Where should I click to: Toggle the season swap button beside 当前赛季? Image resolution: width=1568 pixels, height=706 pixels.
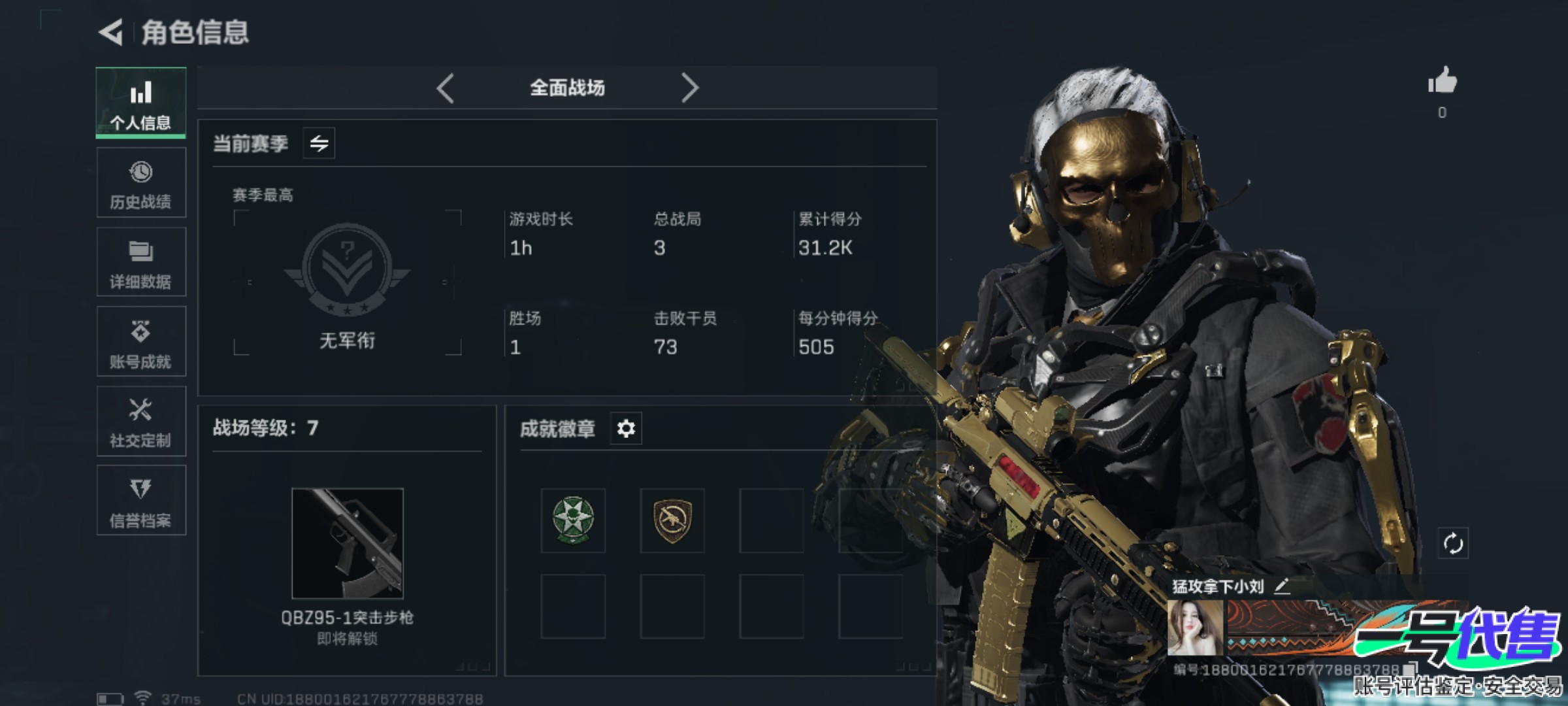[x=319, y=143]
